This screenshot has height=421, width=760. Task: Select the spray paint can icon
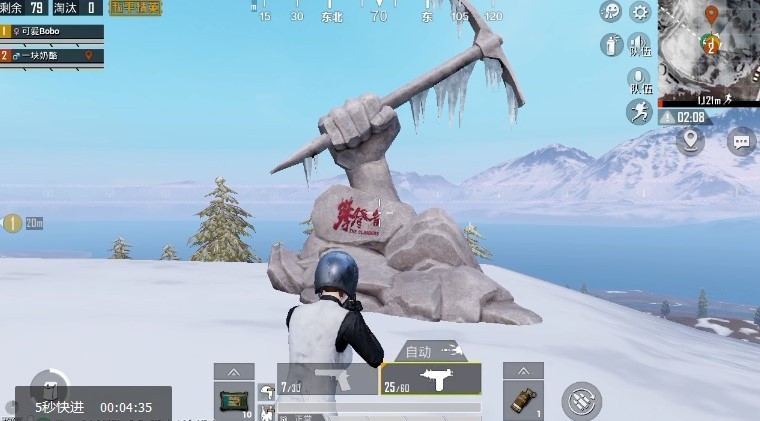tap(610, 45)
